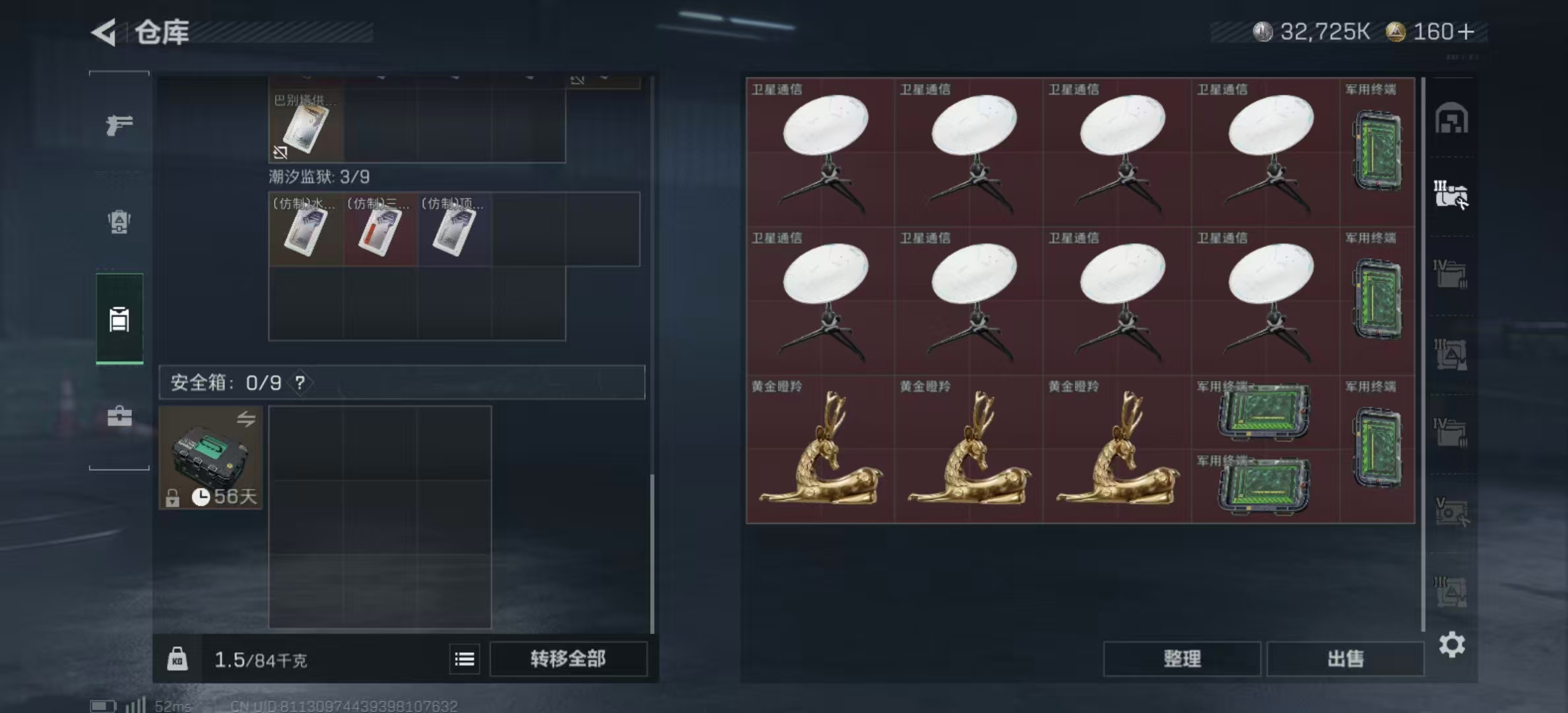Open the tier V camera case icon

pos(1450,508)
